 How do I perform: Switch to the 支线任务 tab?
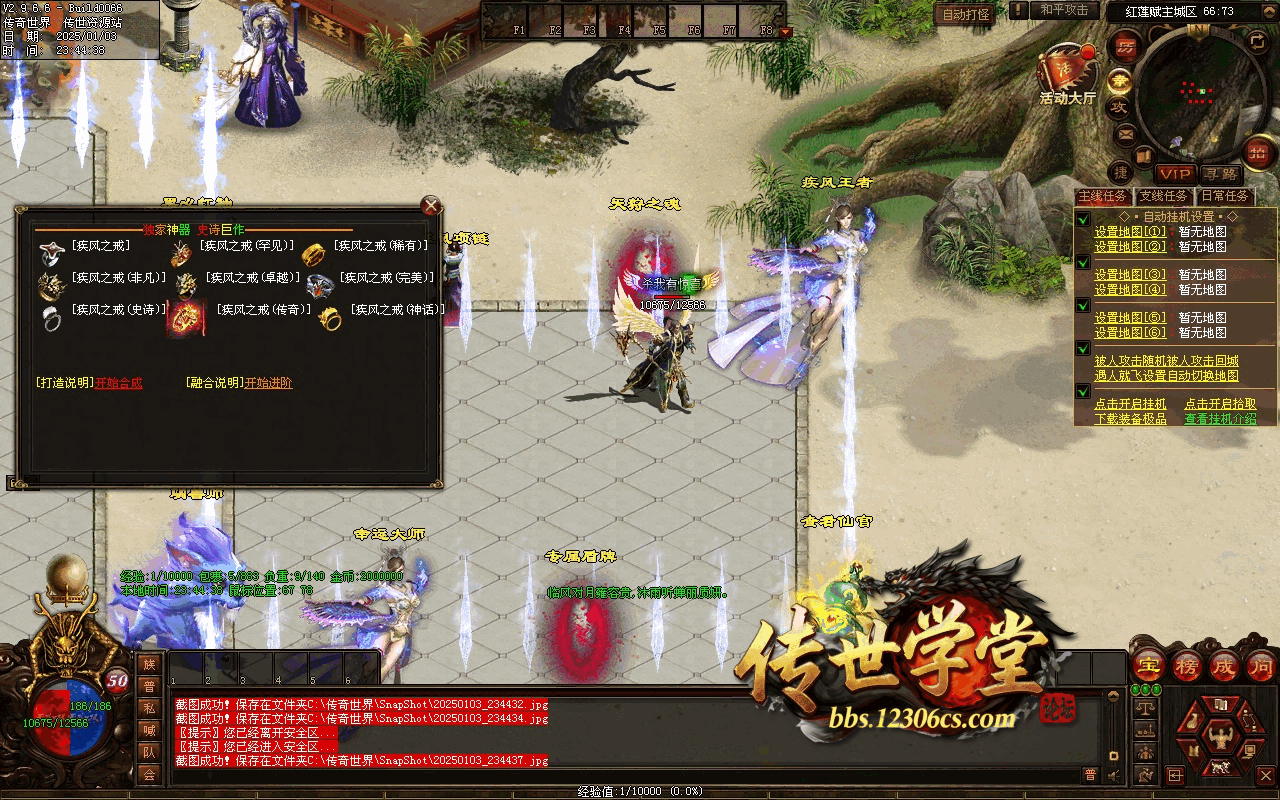click(1165, 196)
